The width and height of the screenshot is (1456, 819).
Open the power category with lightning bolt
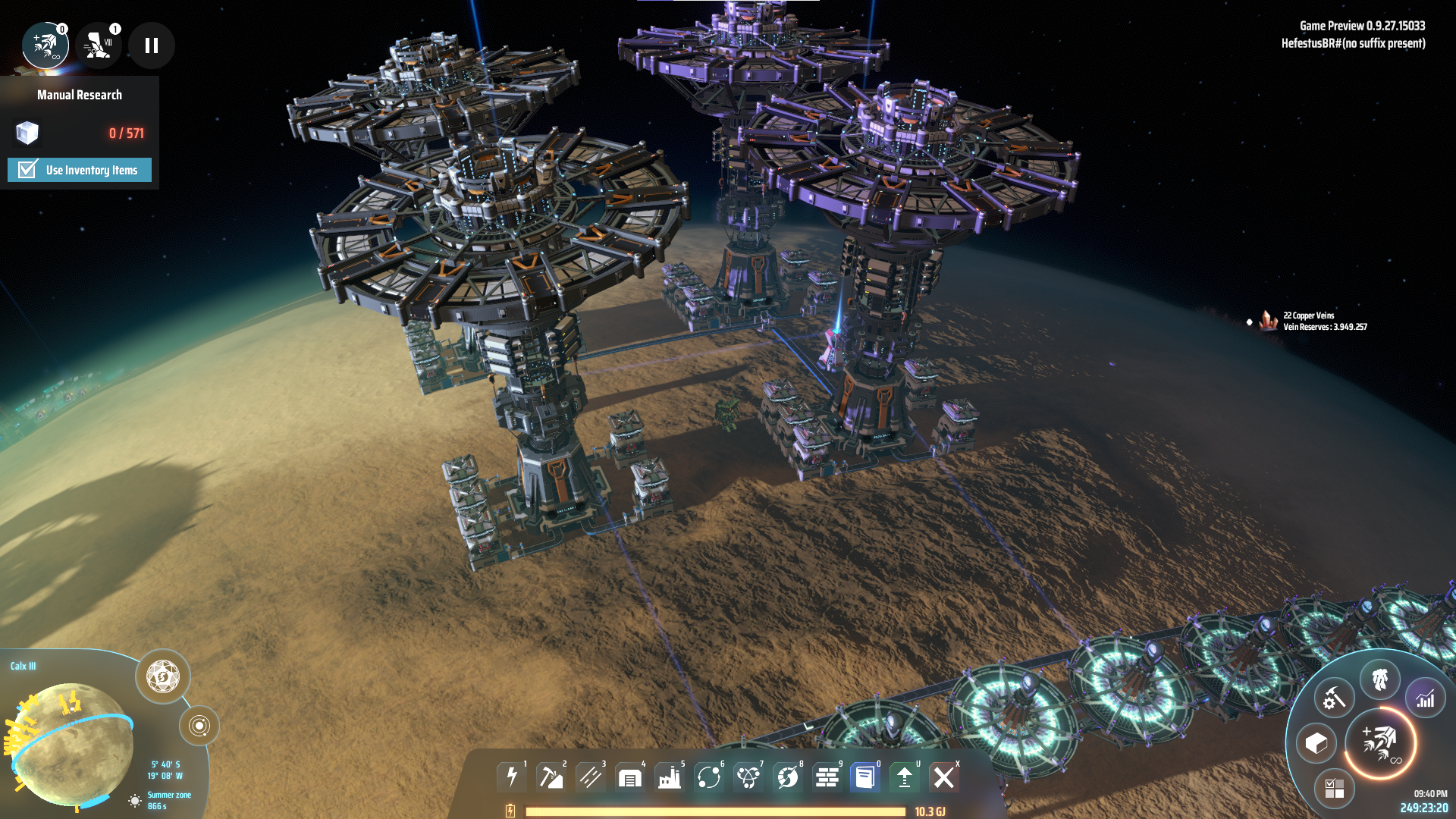(x=512, y=777)
